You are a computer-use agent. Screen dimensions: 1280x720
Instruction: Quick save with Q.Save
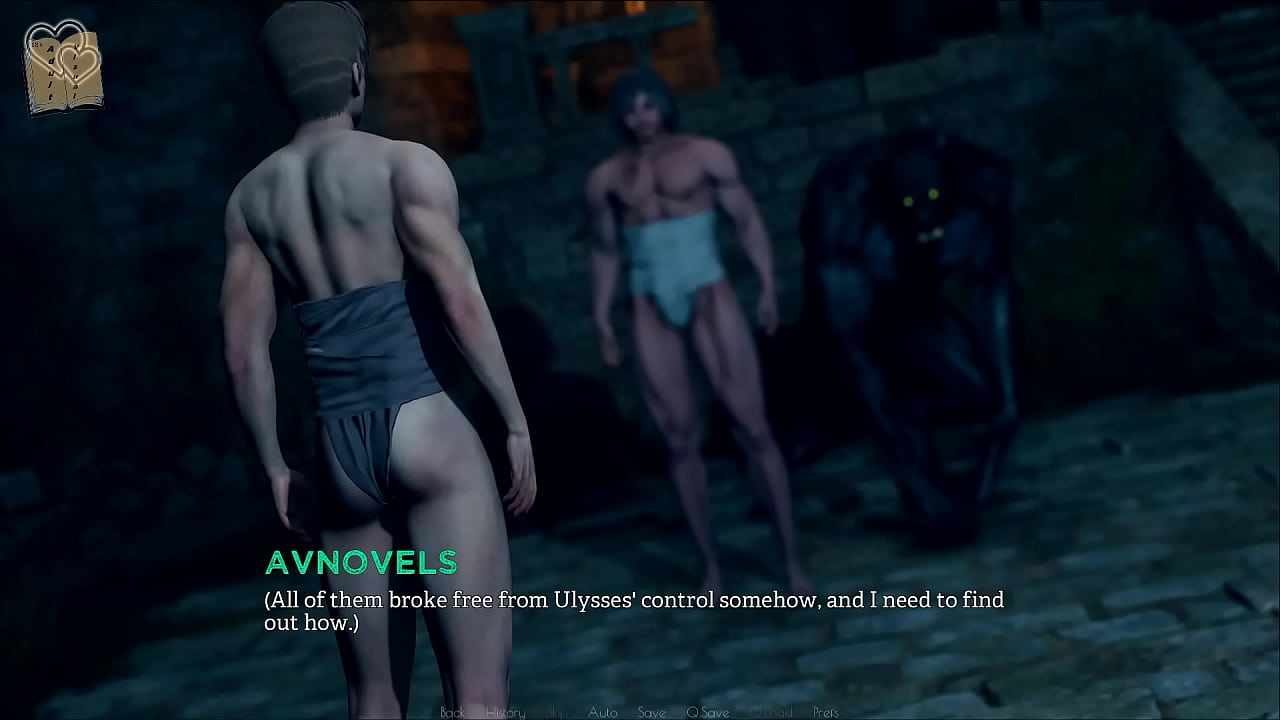pos(707,712)
